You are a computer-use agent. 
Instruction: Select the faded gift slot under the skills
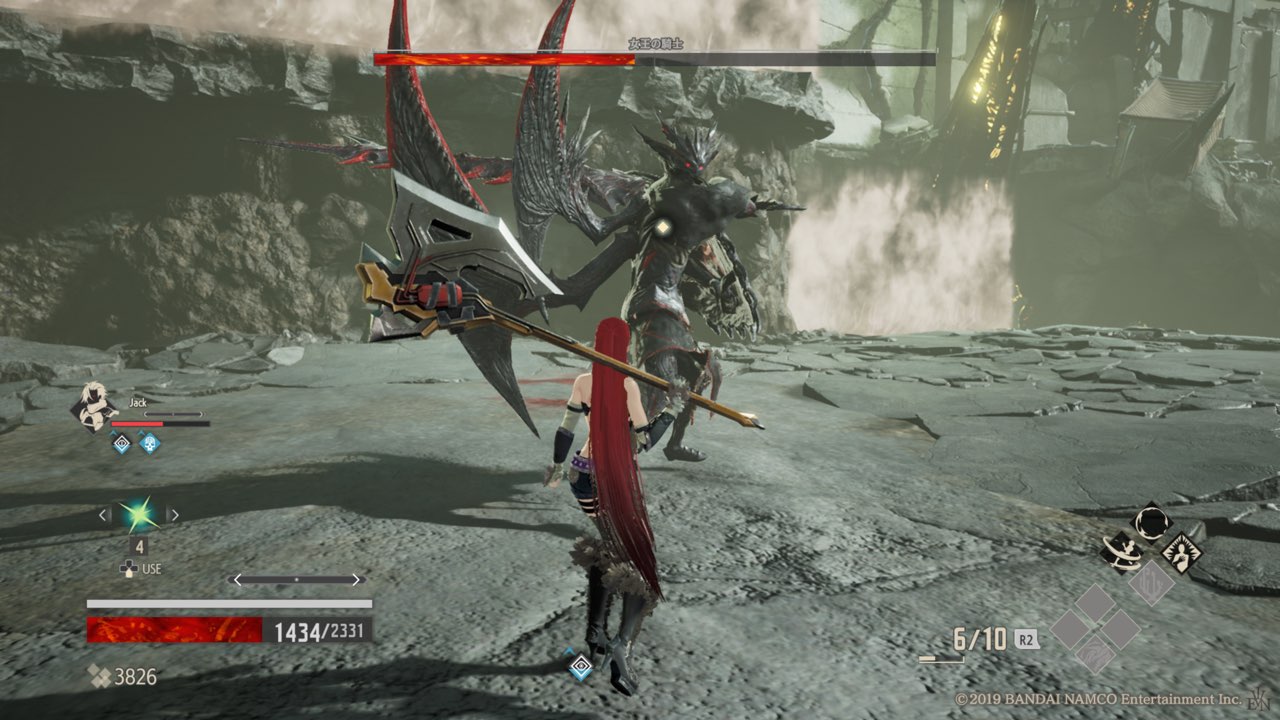tap(1151, 581)
